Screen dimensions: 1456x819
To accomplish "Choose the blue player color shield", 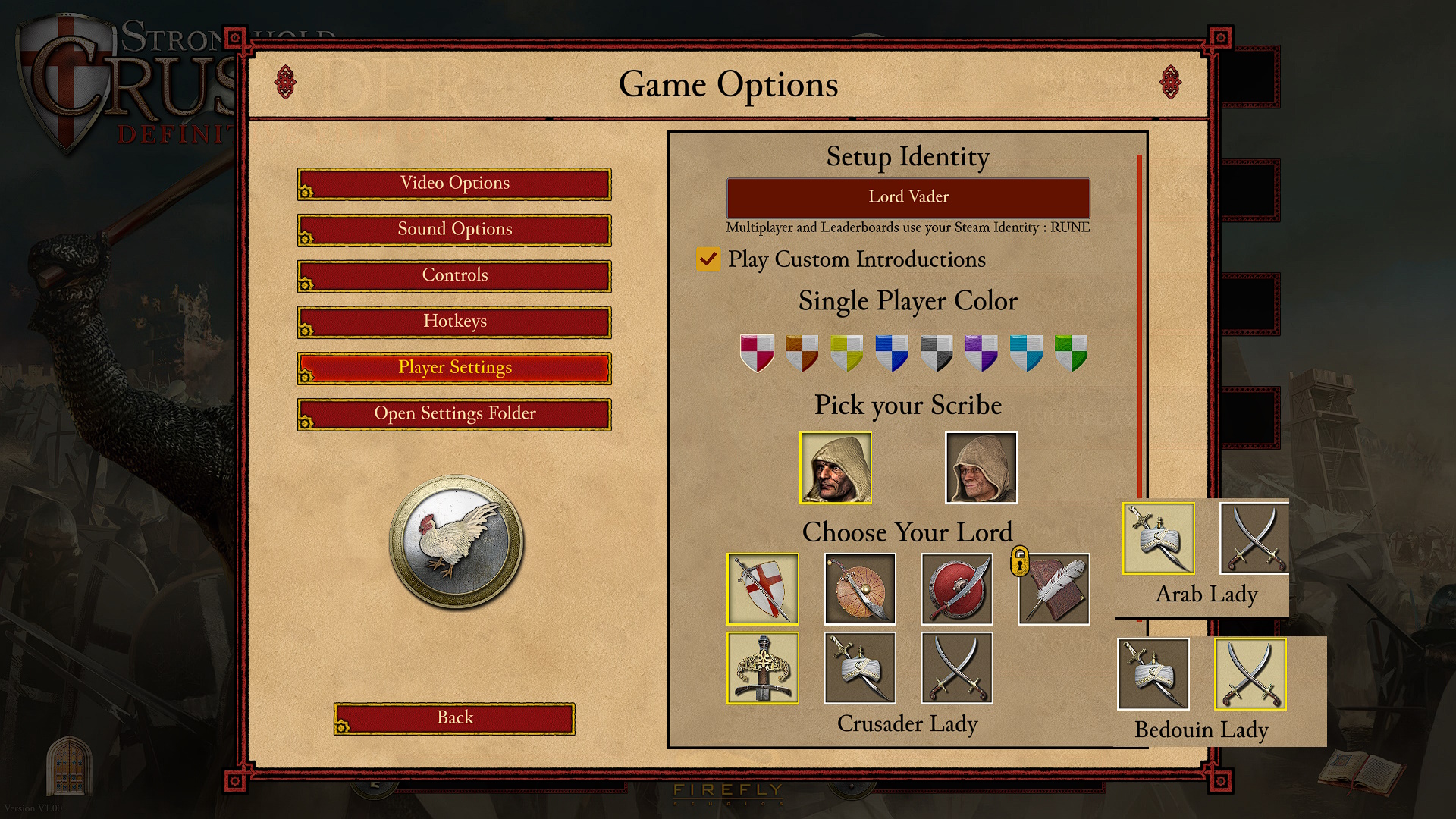I will (x=891, y=353).
